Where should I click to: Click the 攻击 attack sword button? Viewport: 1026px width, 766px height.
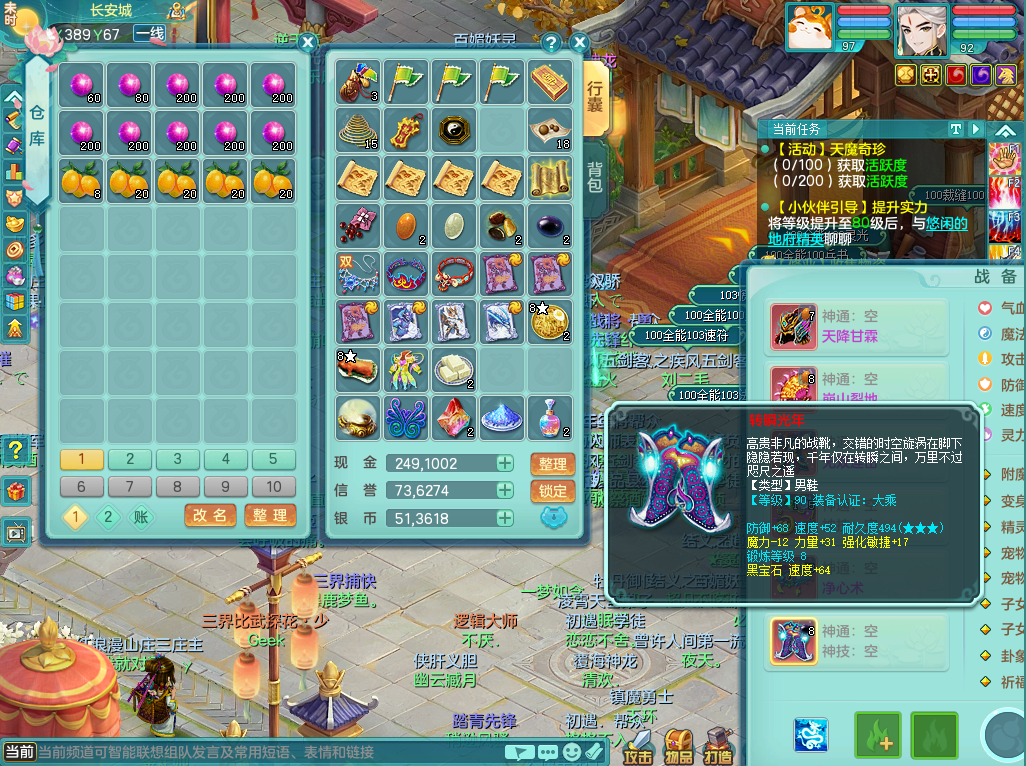click(x=638, y=743)
